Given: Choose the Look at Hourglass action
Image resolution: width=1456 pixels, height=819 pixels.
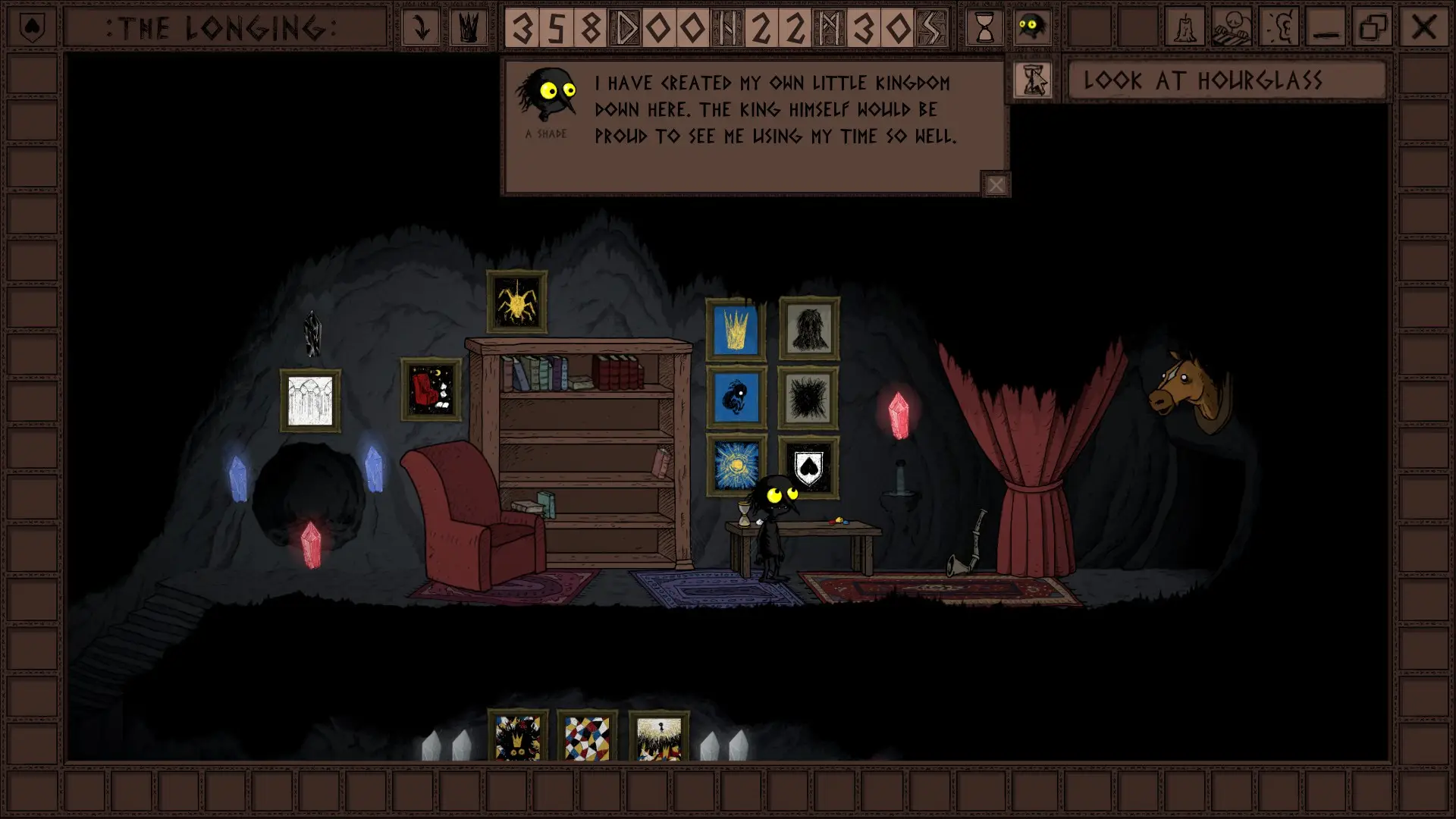Looking at the screenshot, I should (x=1226, y=80).
